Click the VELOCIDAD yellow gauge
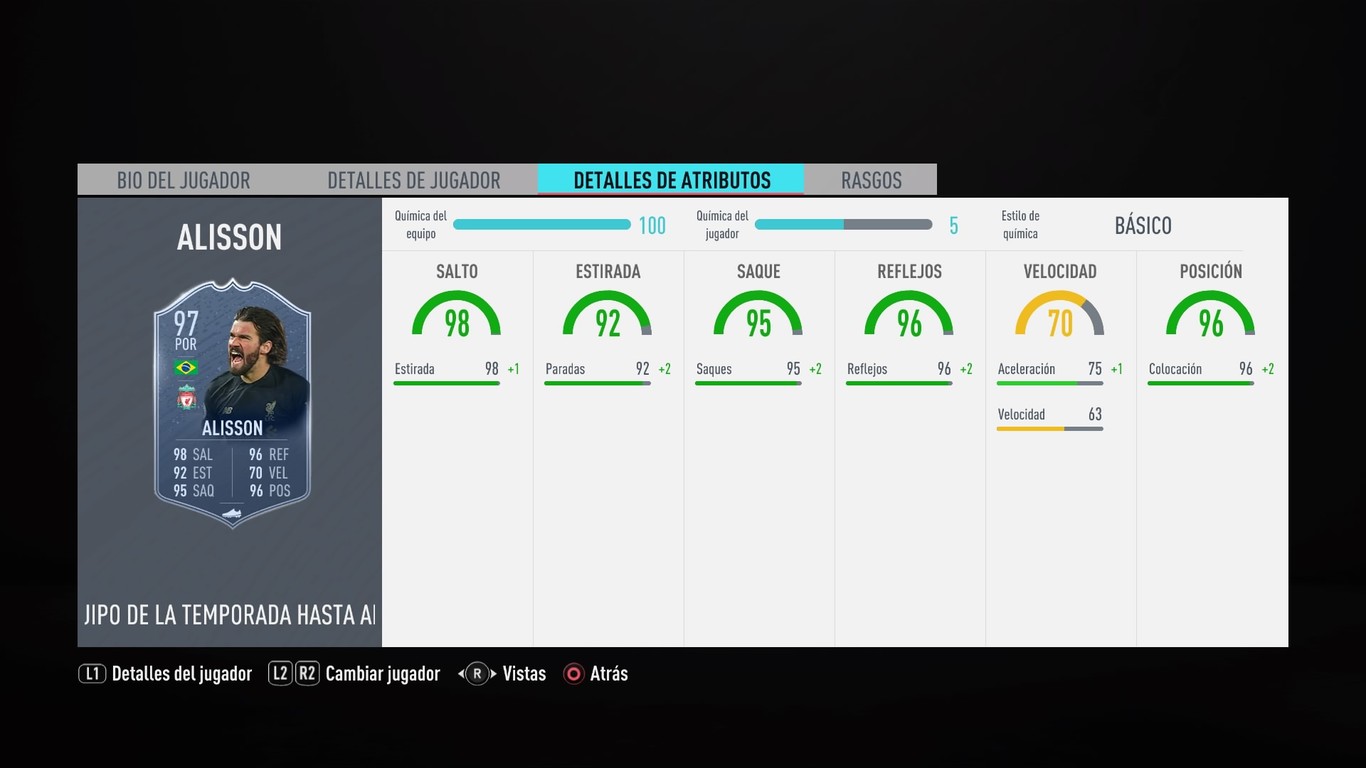 pyautogui.click(x=1059, y=312)
